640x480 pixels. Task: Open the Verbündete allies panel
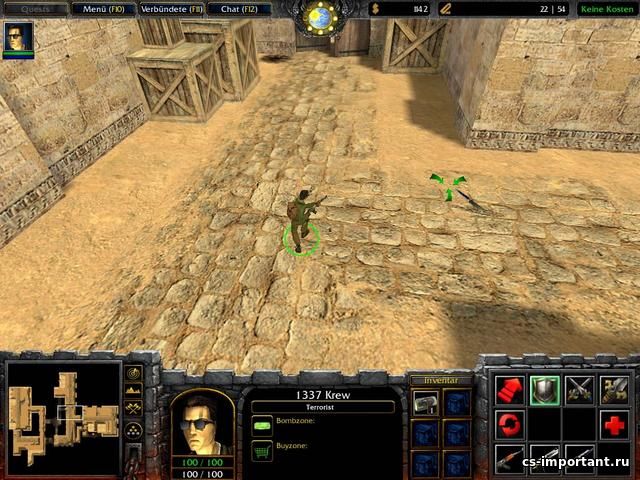point(171,9)
